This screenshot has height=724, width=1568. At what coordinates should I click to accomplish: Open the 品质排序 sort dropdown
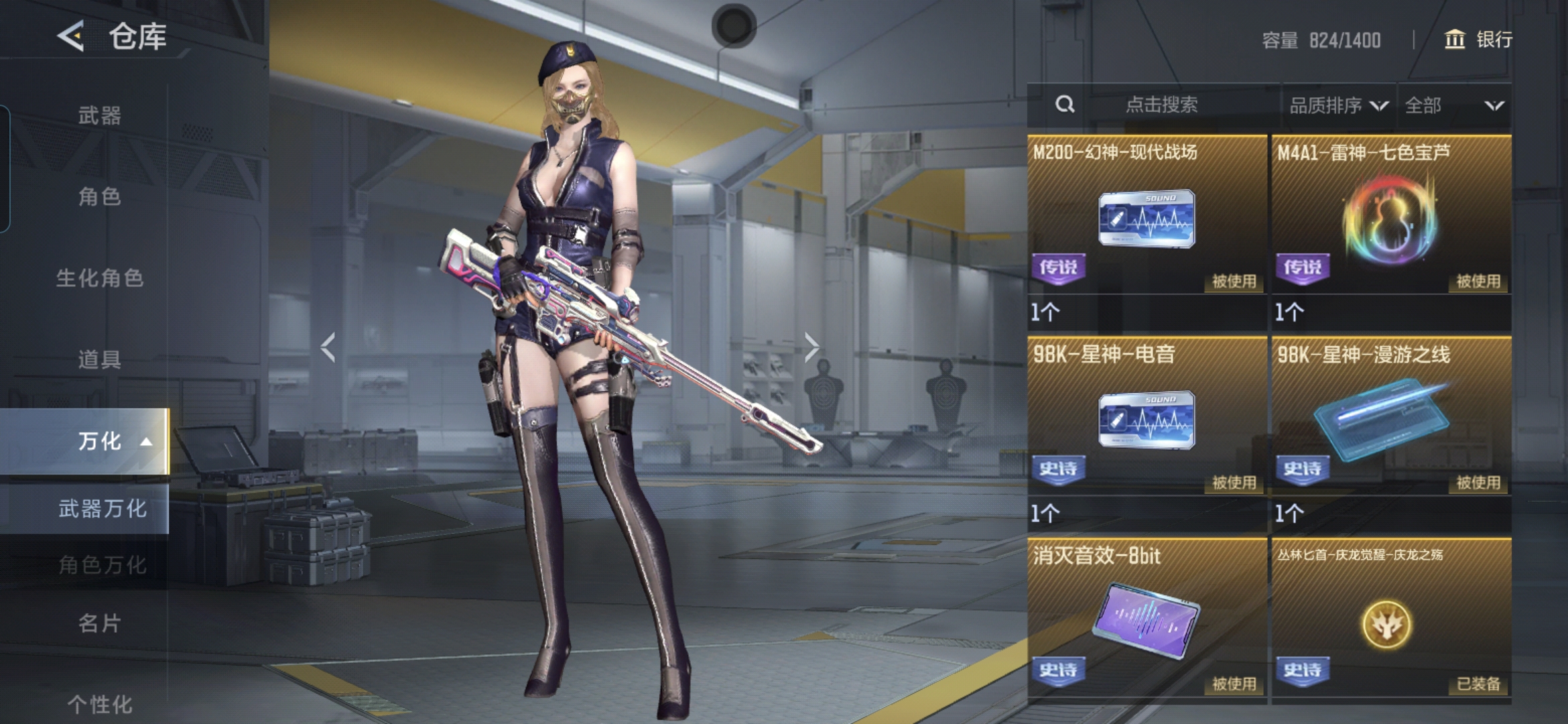[x=1338, y=105]
